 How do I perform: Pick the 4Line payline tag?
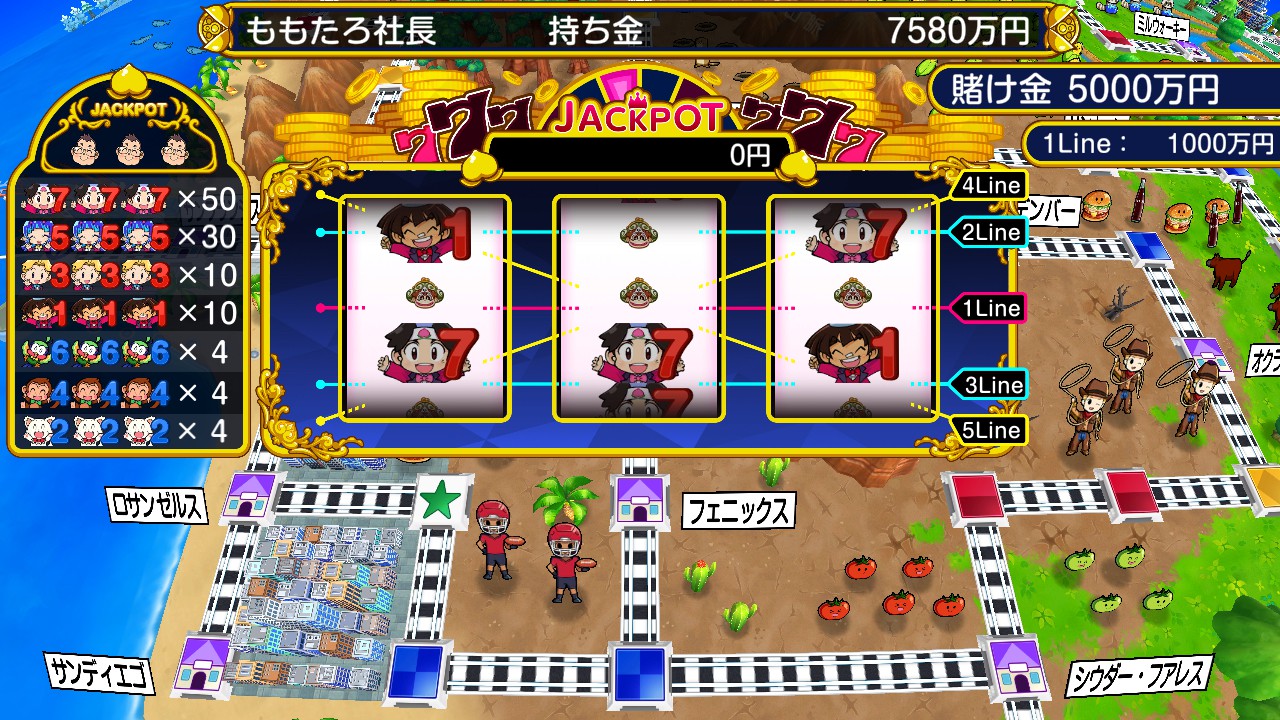click(x=989, y=186)
